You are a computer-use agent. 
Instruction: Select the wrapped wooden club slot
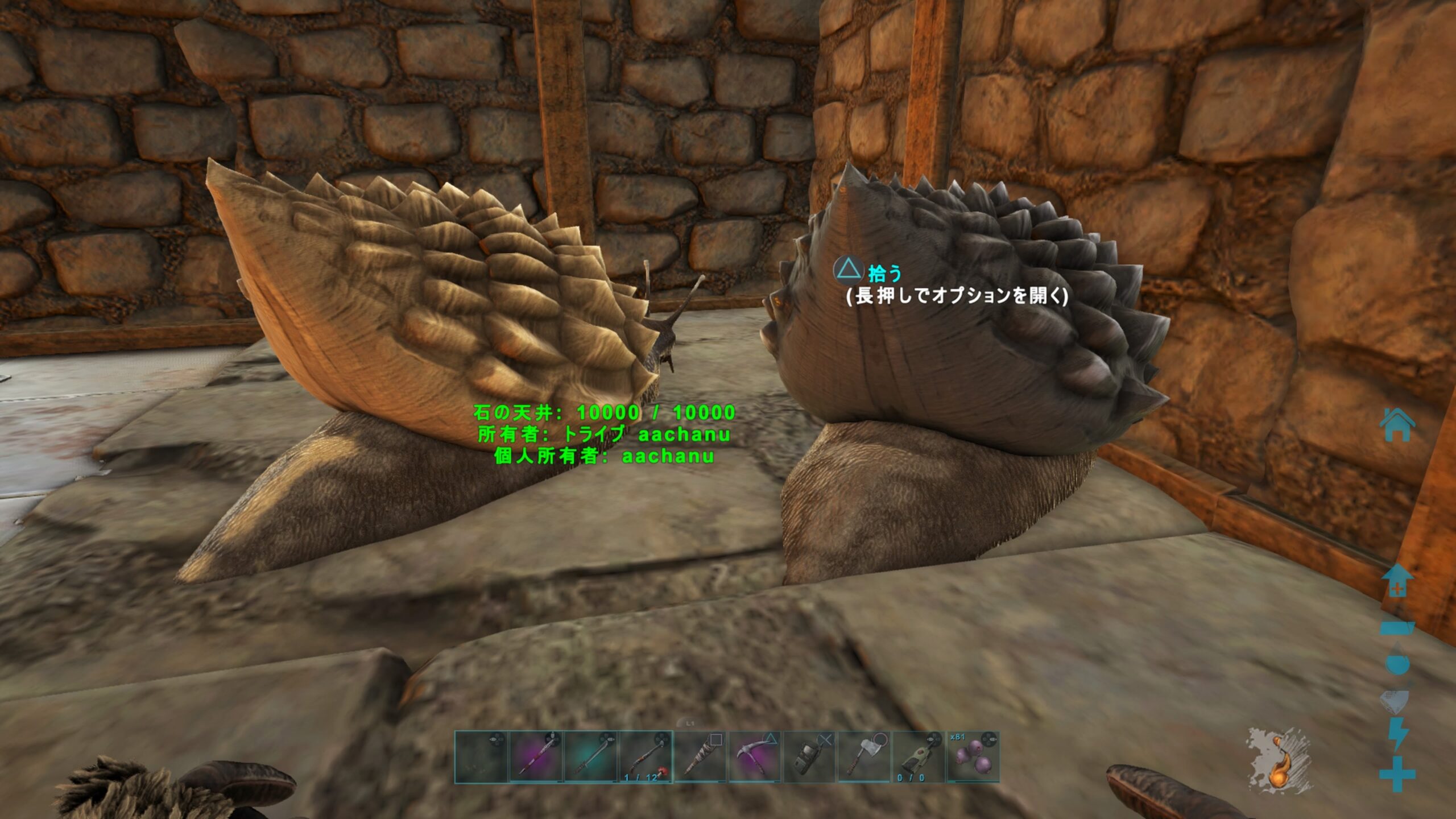(700, 757)
